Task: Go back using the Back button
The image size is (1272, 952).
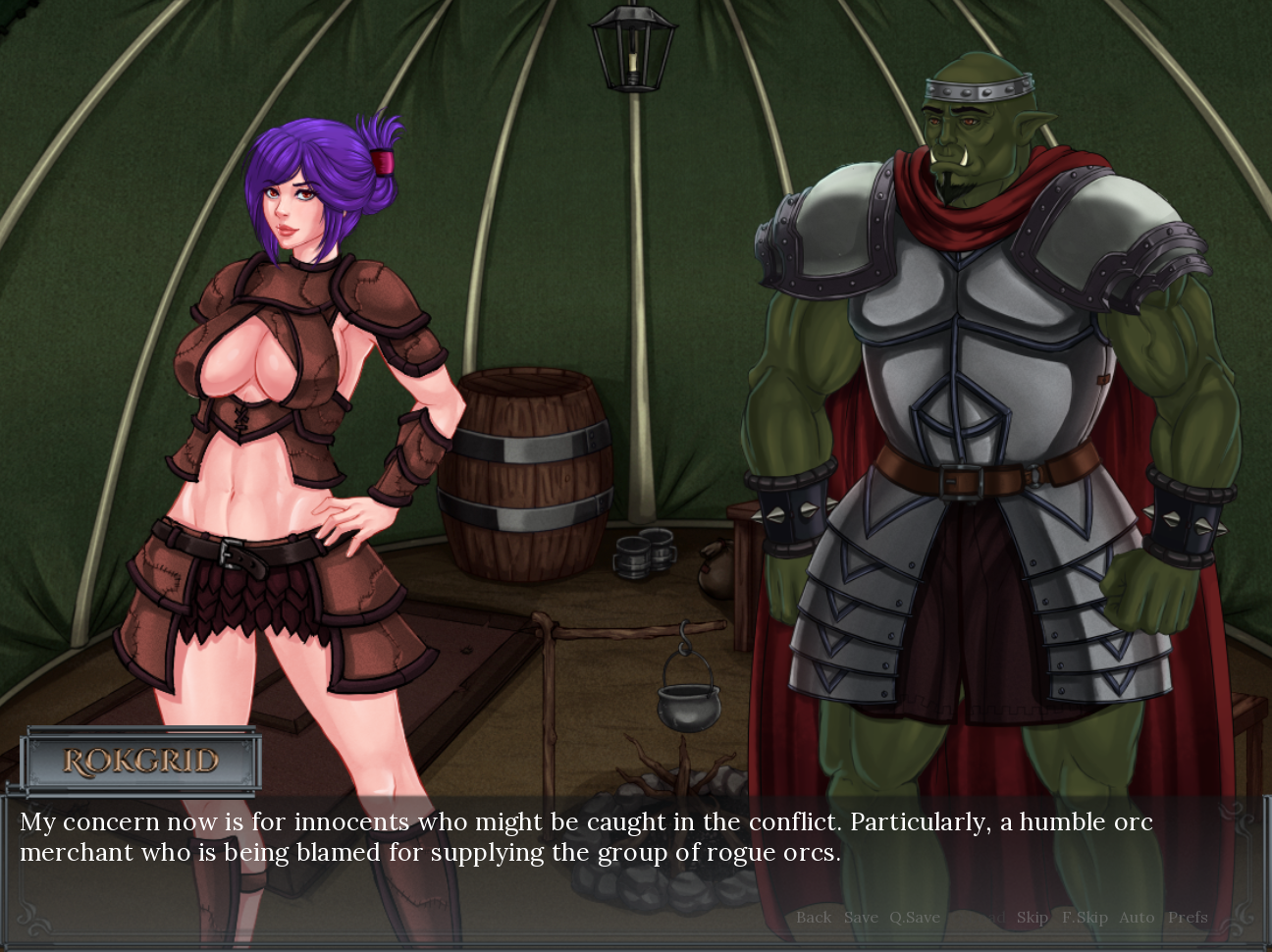Action: tap(813, 918)
